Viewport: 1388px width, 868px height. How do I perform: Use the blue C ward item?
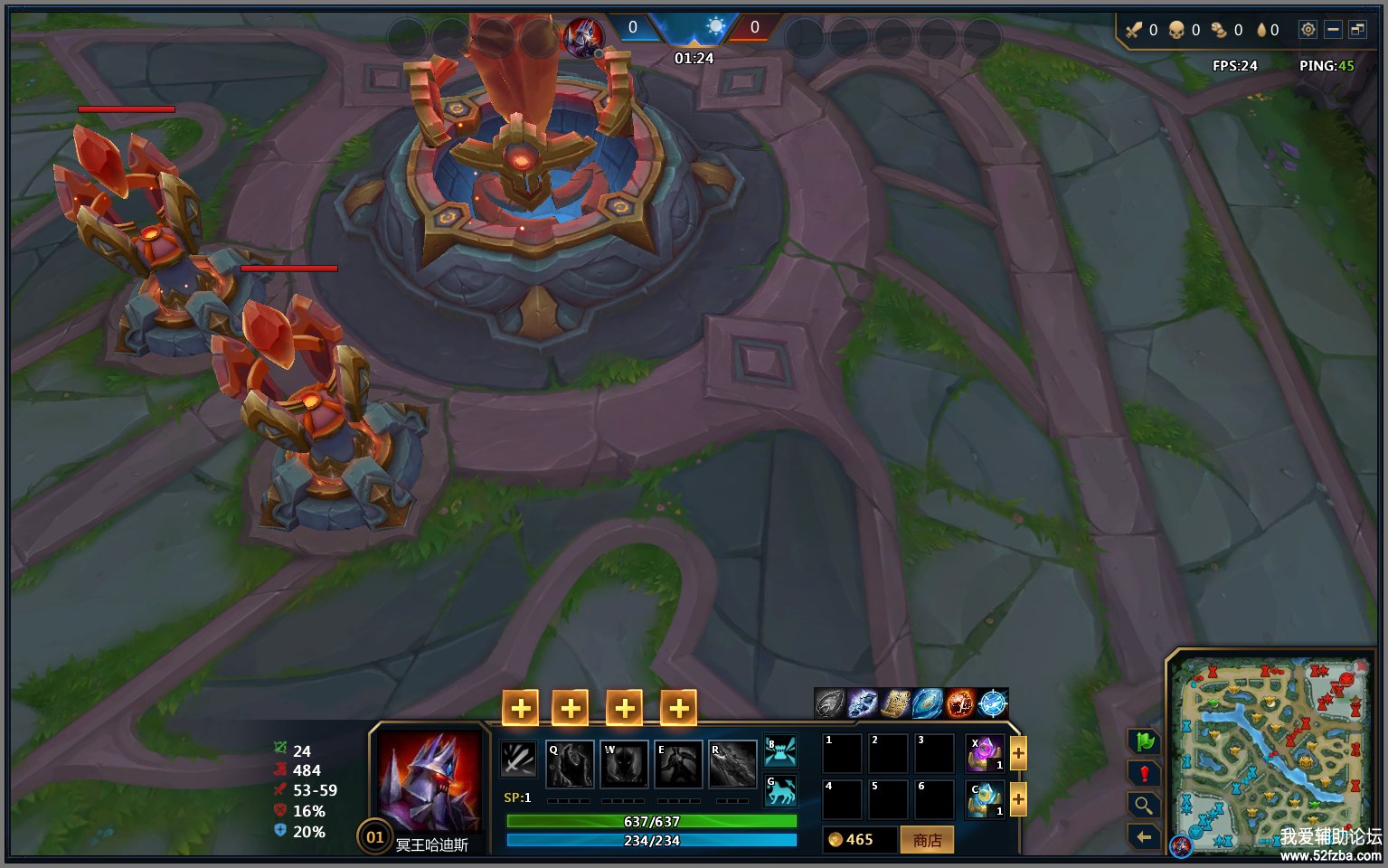[x=985, y=799]
